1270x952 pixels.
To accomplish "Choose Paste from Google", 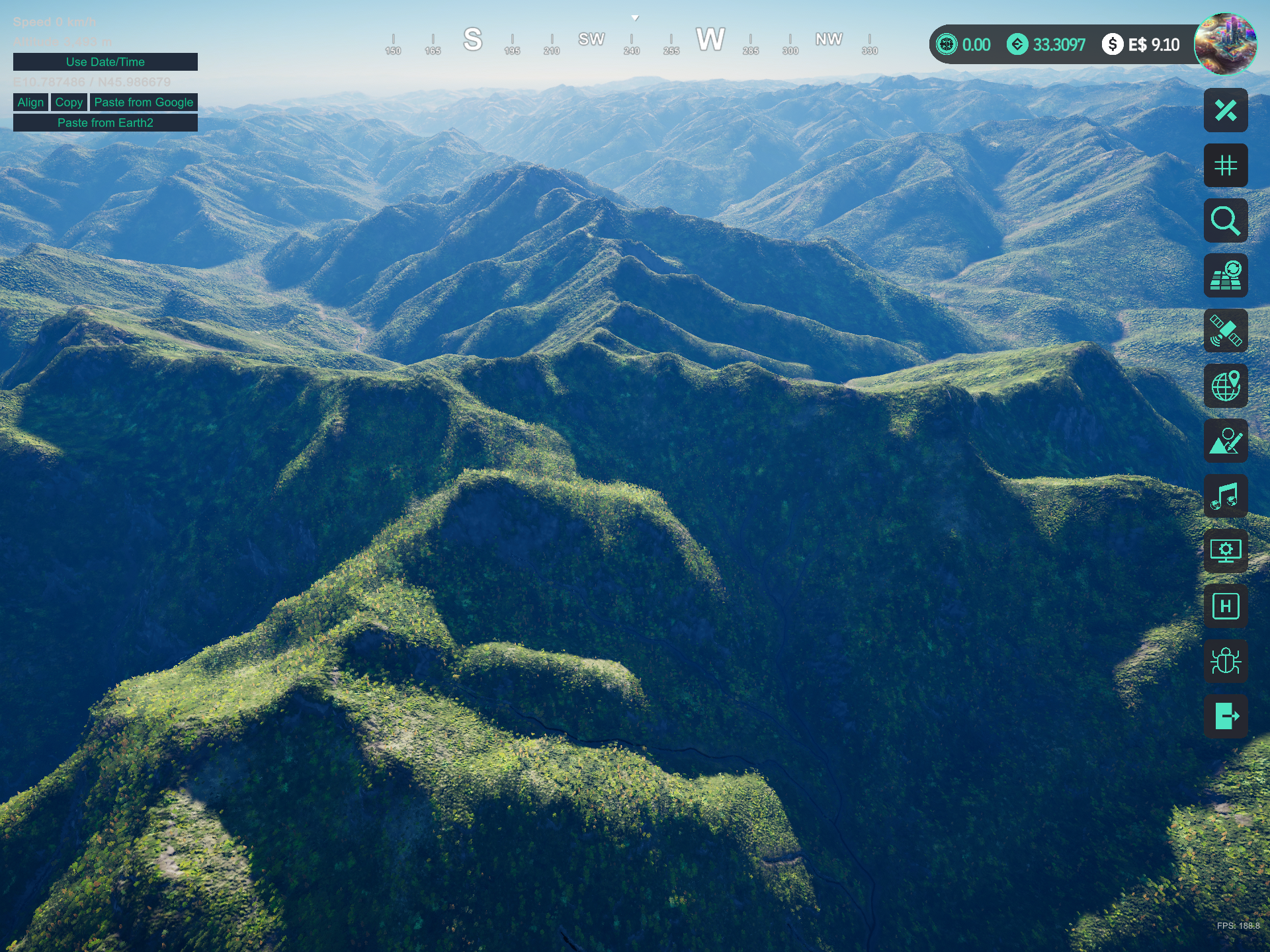I will (x=144, y=102).
